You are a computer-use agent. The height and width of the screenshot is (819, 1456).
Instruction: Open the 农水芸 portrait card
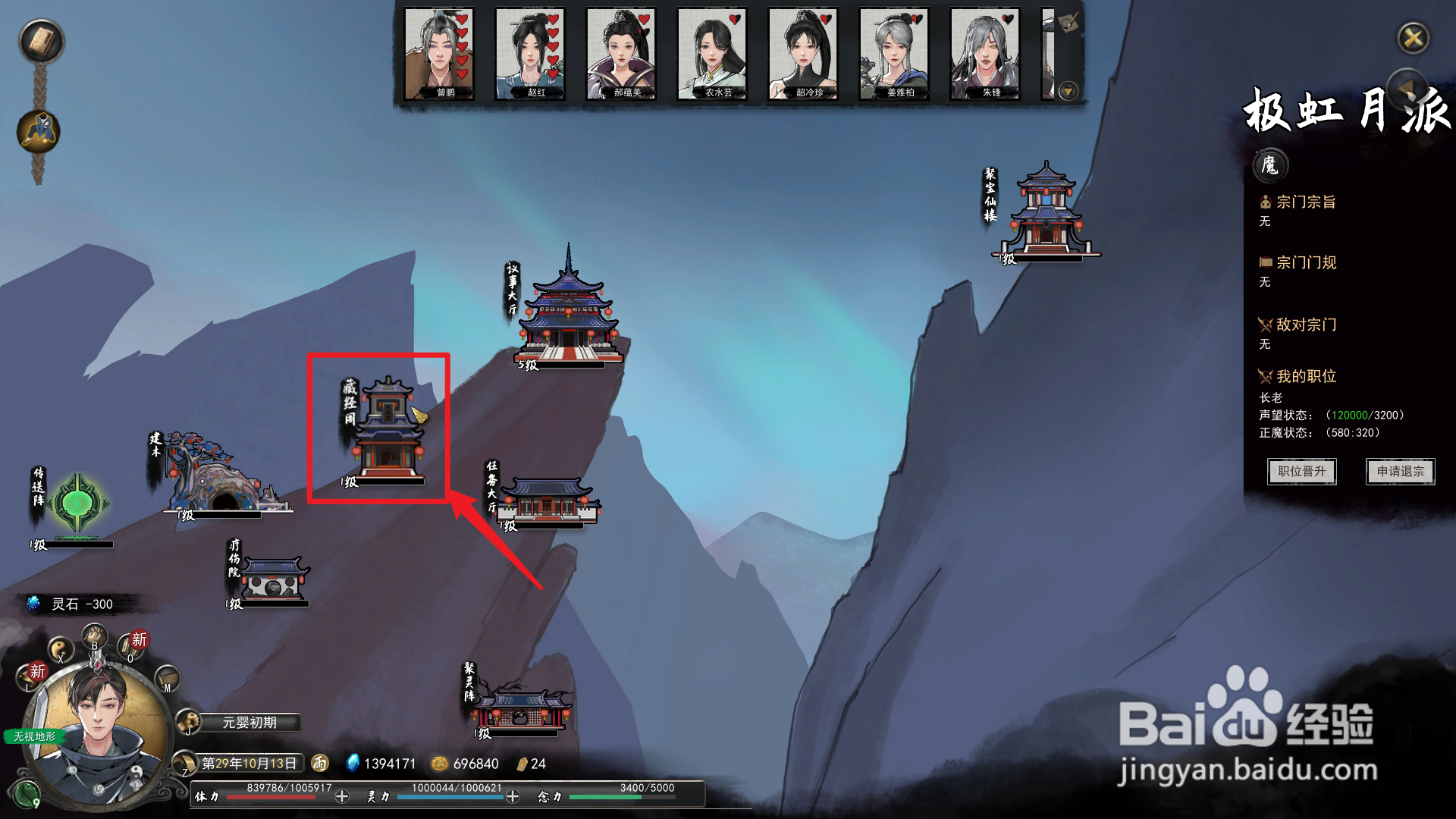[x=712, y=55]
